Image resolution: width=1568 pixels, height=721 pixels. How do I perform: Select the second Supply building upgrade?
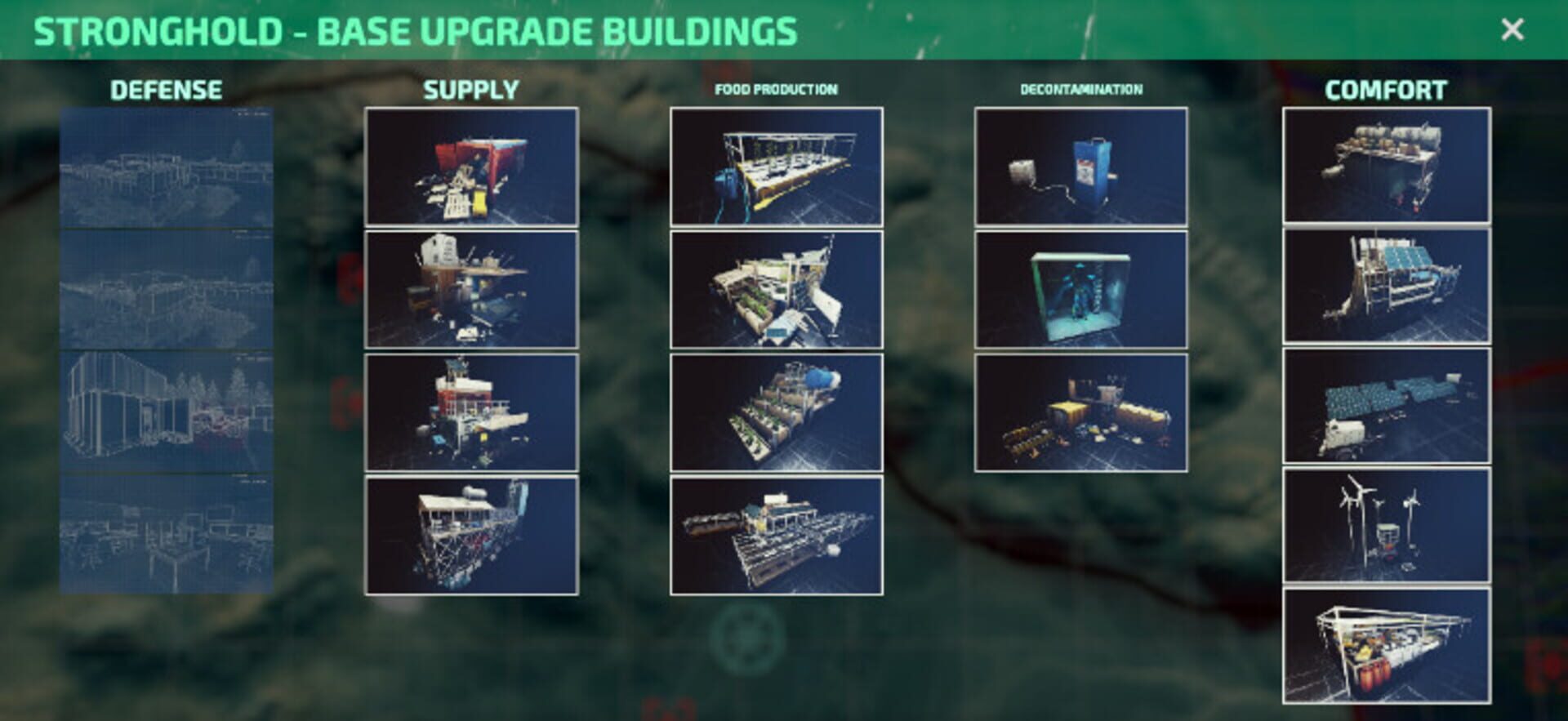(x=472, y=290)
